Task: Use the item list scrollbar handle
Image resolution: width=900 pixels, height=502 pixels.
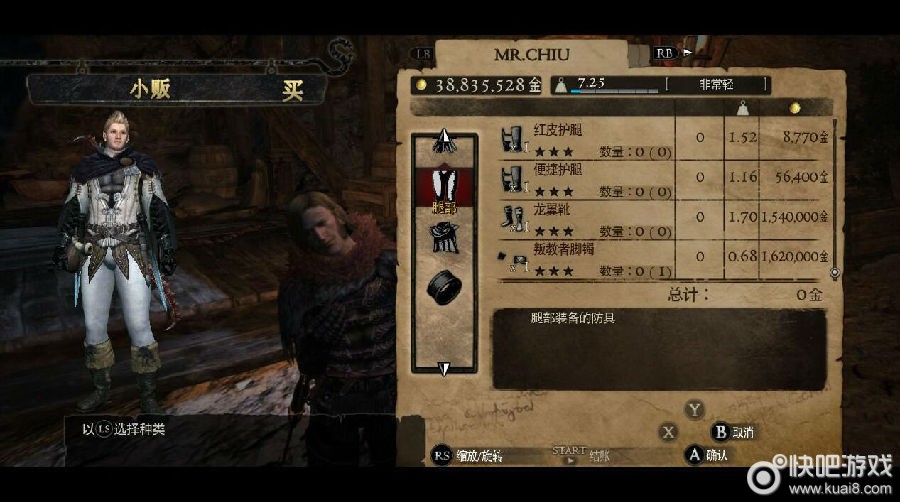Action: point(834,272)
